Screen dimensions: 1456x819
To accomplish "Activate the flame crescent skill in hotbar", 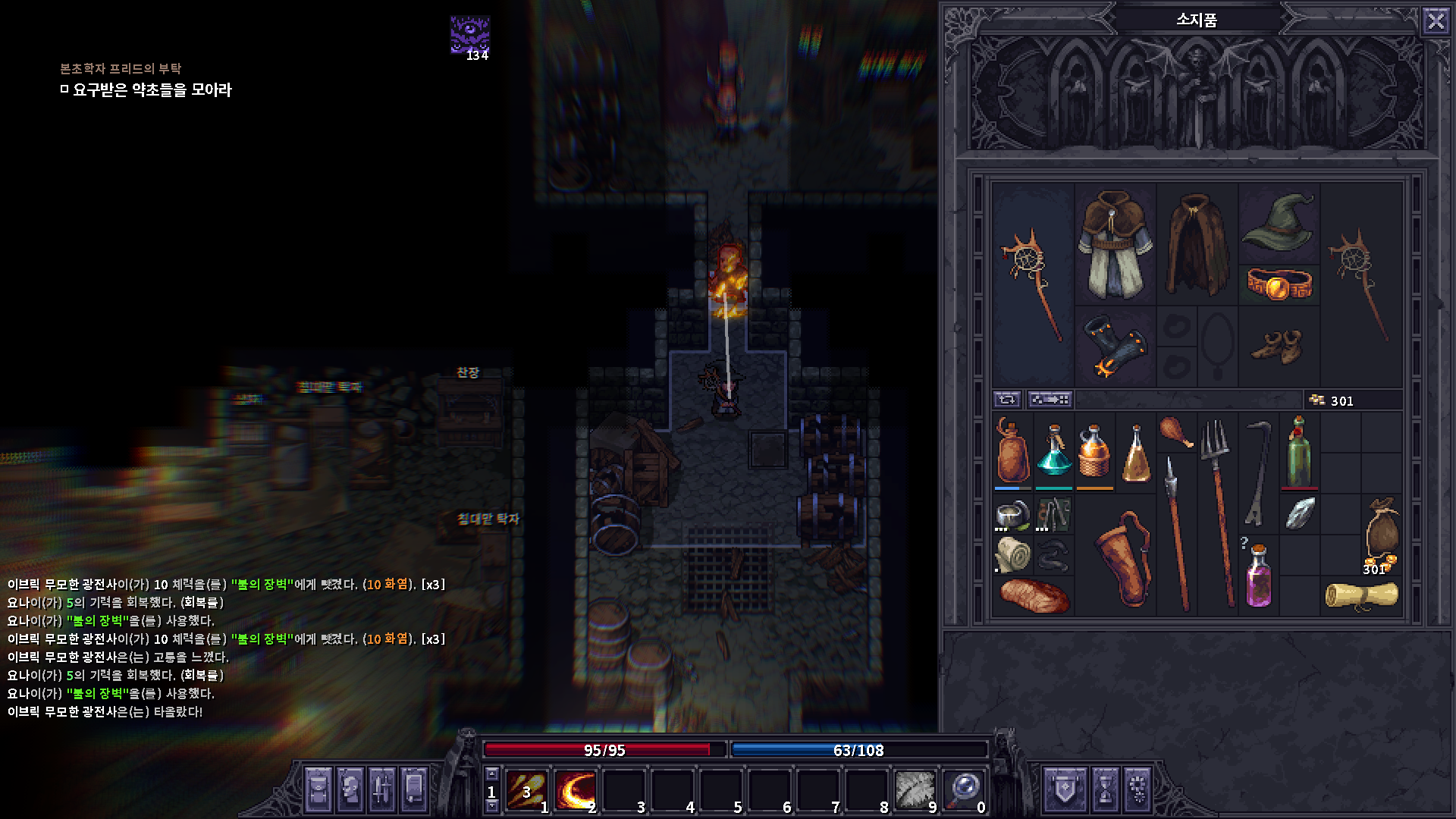I will (x=576, y=790).
